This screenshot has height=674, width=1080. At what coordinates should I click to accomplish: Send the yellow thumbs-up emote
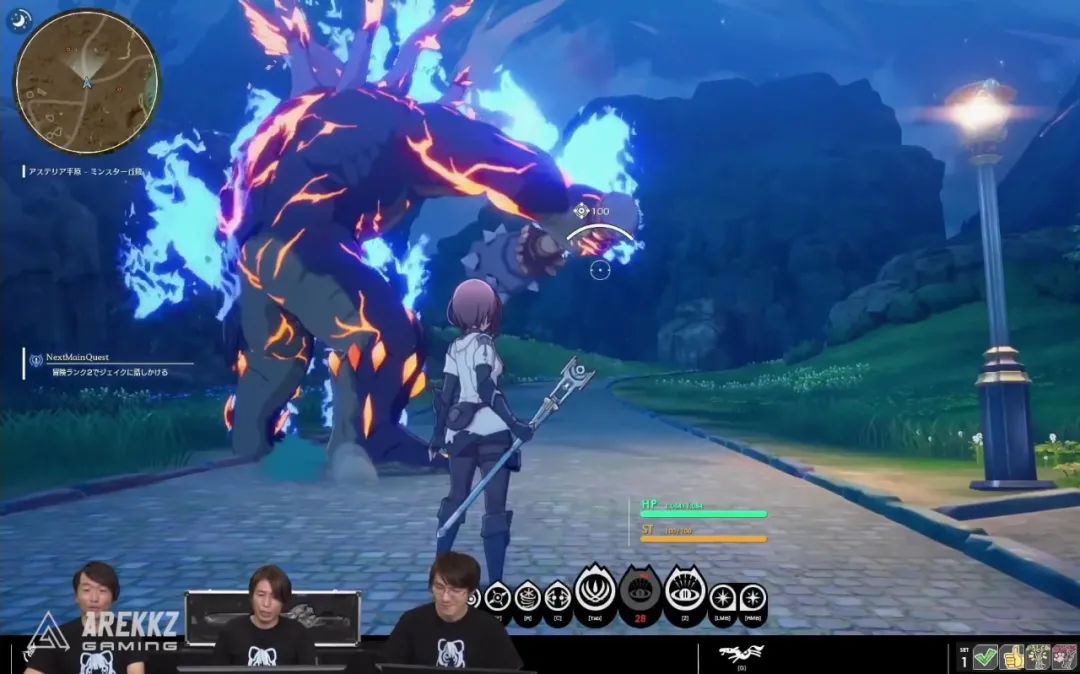pyautogui.click(x=1012, y=657)
